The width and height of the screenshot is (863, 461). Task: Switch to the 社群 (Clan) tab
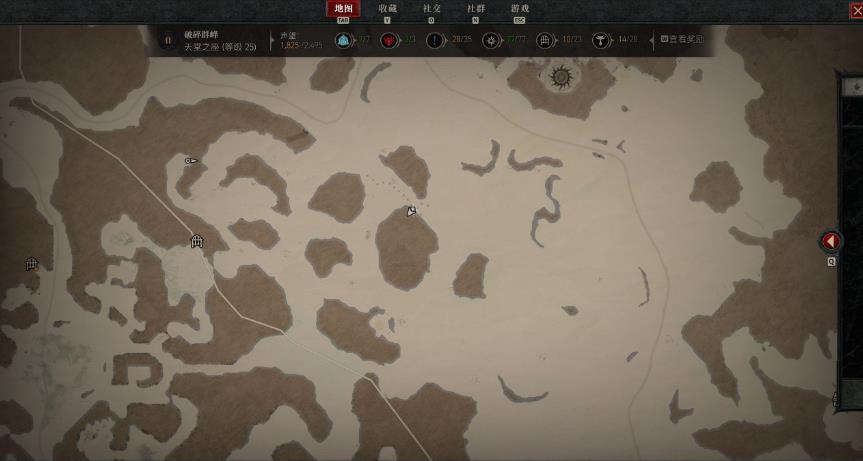click(476, 9)
